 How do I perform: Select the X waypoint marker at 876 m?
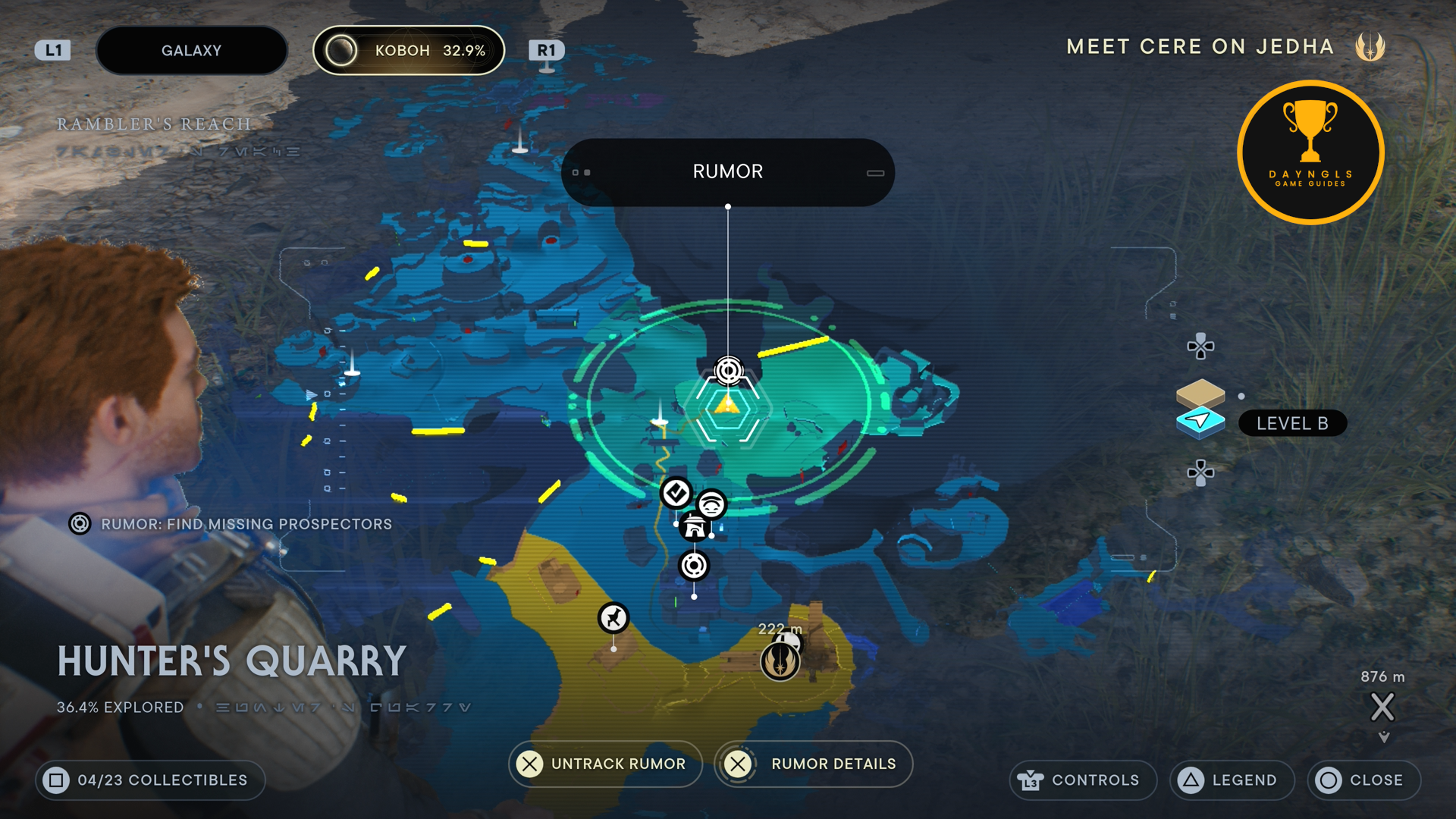[x=1382, y=708]
